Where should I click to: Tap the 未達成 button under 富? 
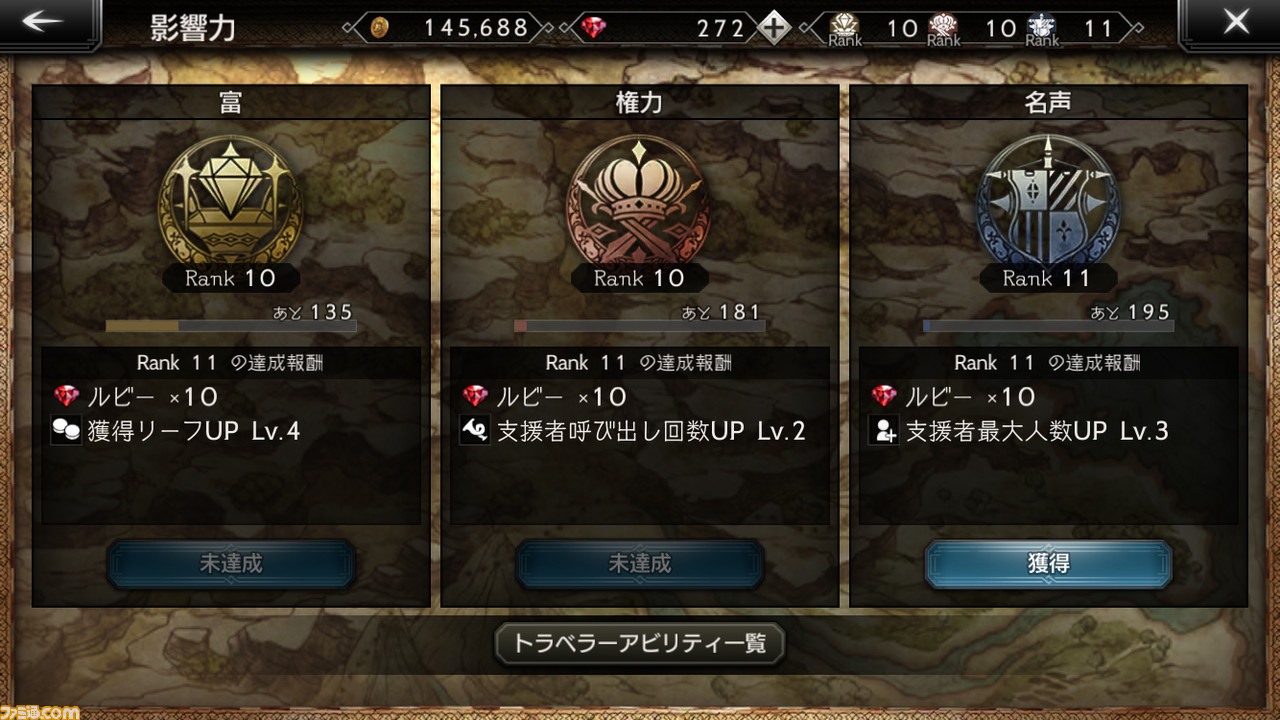pyautogui.click(x=230, y=562)
